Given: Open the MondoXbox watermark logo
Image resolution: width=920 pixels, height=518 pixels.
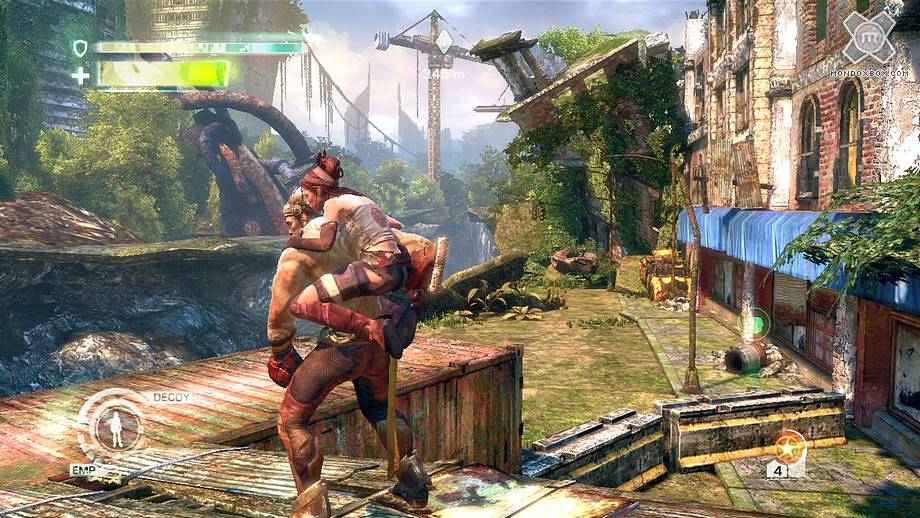Looking at the screenshot, I should pos(868,44).
